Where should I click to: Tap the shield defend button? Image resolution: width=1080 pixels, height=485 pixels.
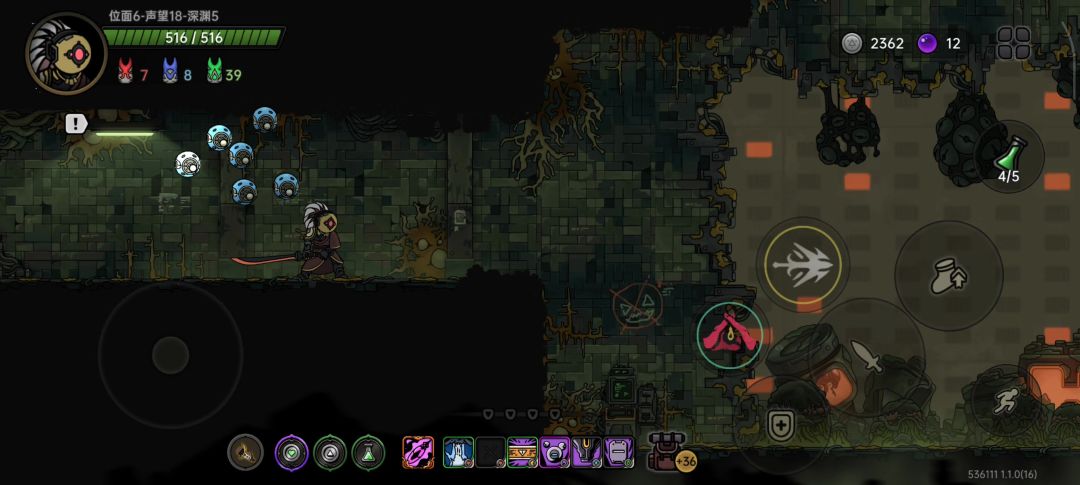(780, 424)
